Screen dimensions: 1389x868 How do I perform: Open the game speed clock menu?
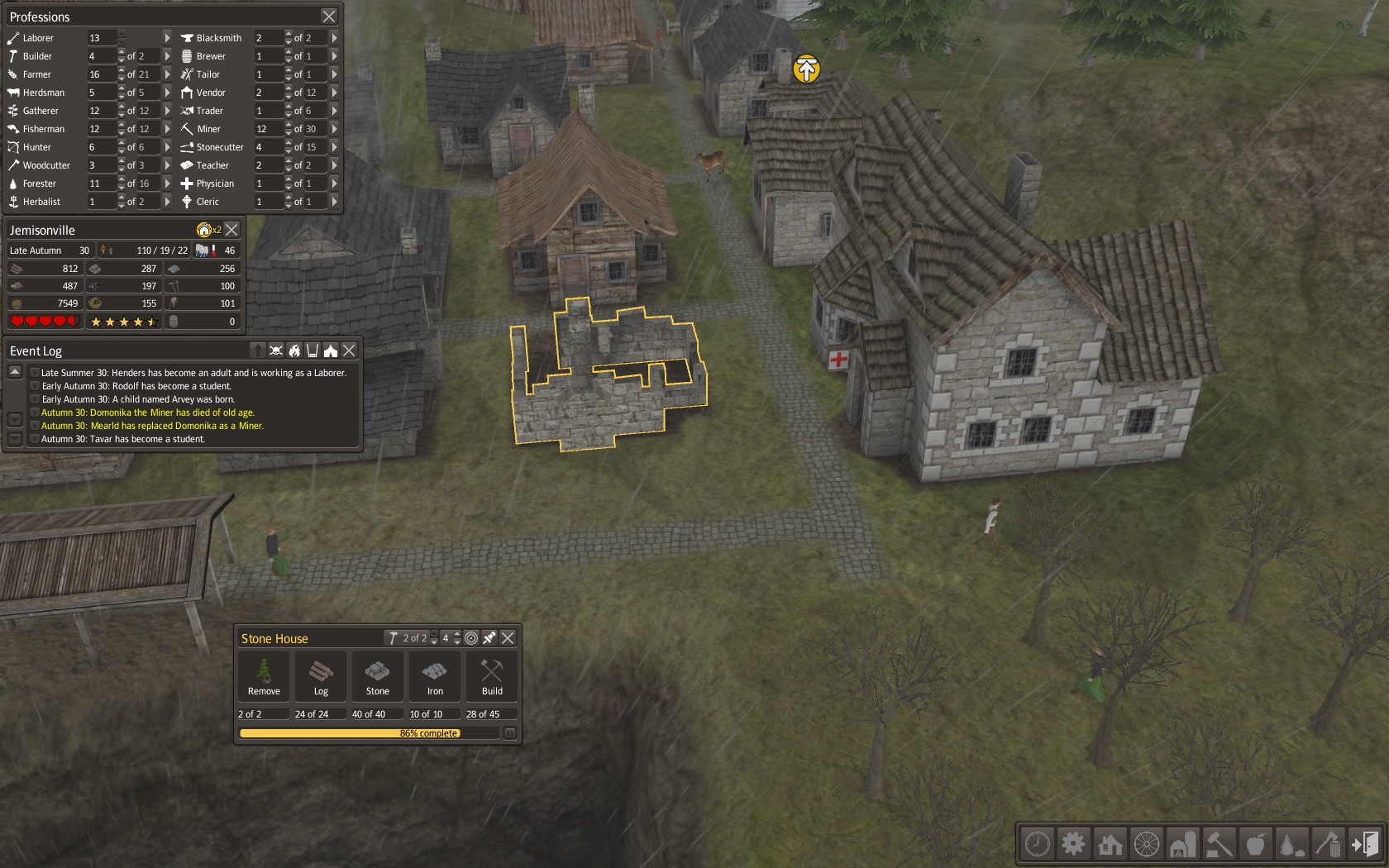coord(1037,844)
